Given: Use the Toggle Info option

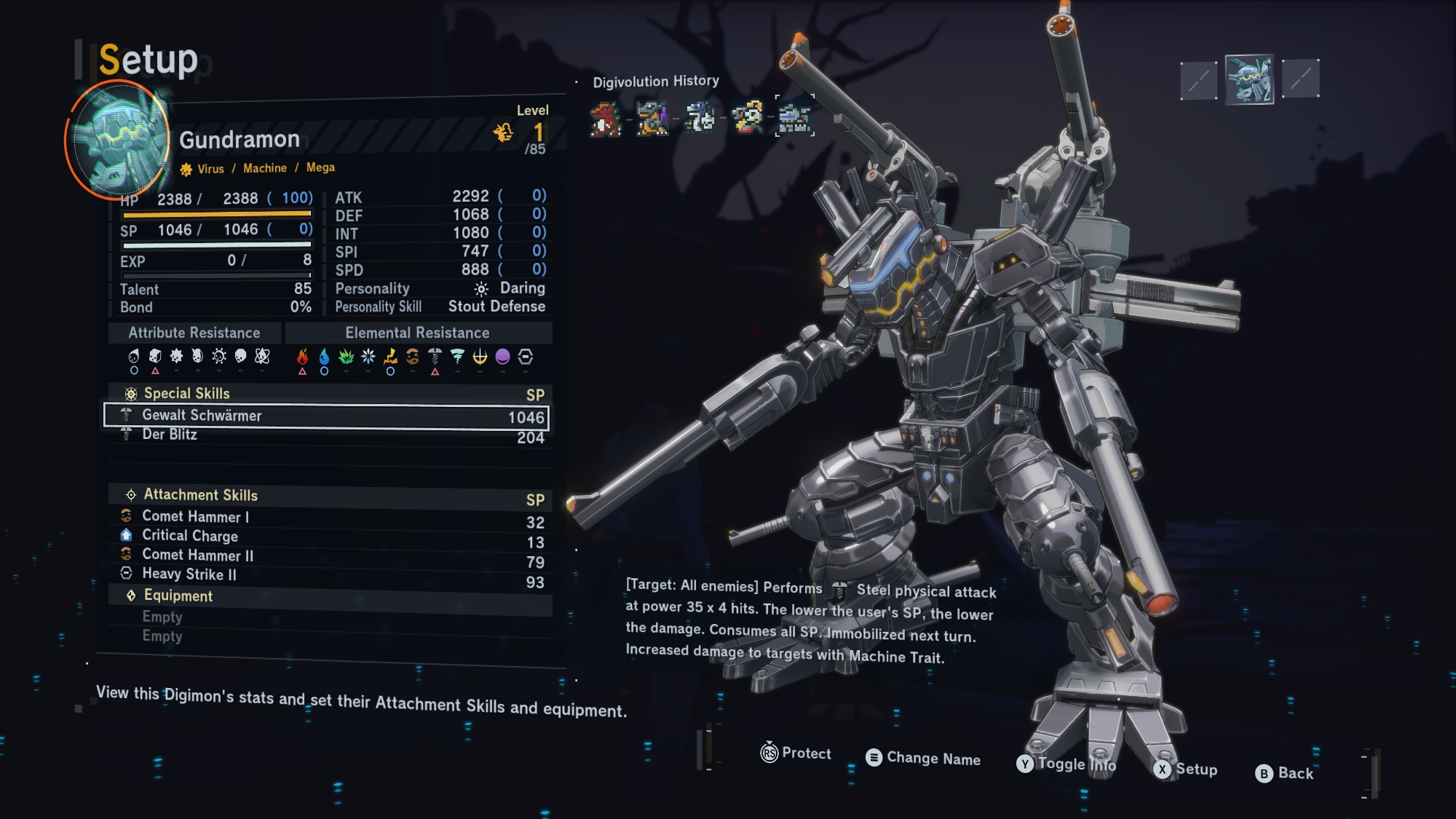Looking at the screenshot, I should tap(1067, 764).
